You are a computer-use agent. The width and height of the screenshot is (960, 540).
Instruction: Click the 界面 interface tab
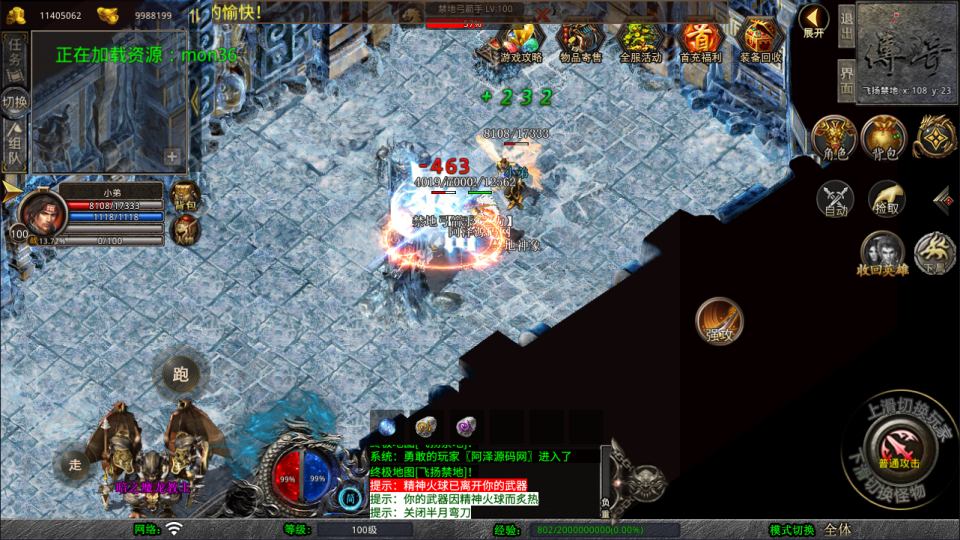[846, 74]
